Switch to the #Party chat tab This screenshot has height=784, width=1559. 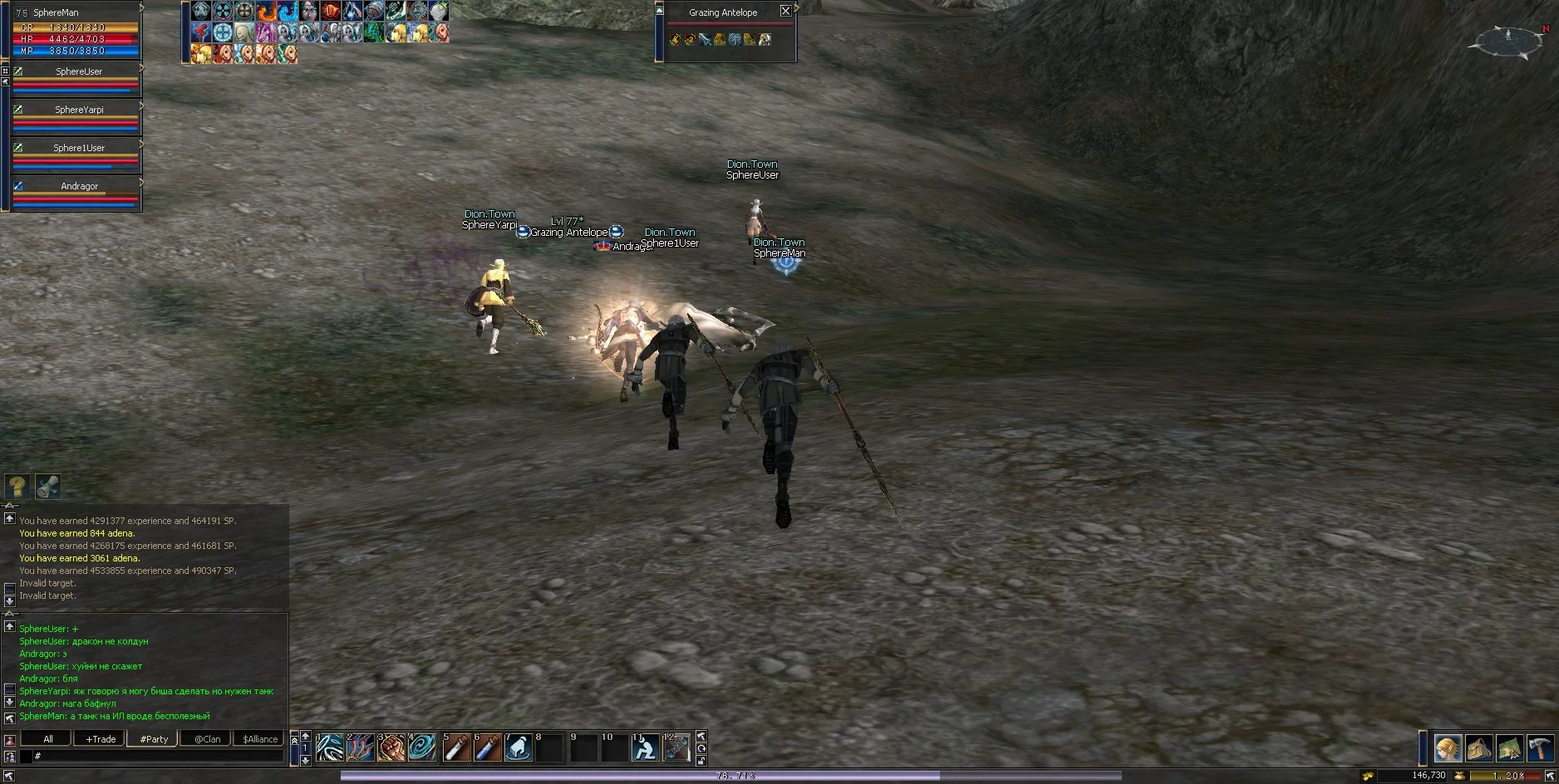point(154,739)
